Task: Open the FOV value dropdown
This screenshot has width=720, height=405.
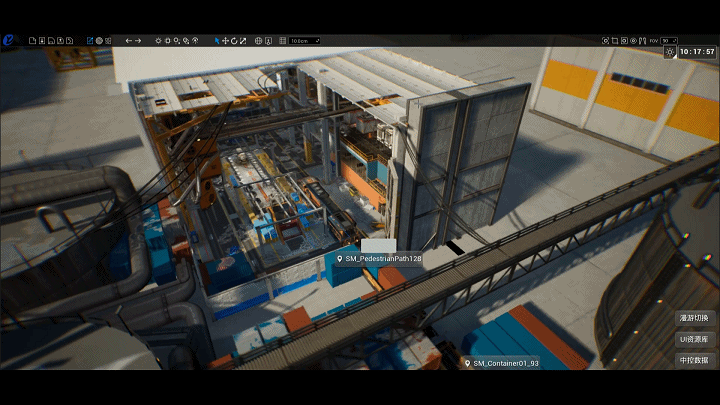Action: [x=671, y=41]
